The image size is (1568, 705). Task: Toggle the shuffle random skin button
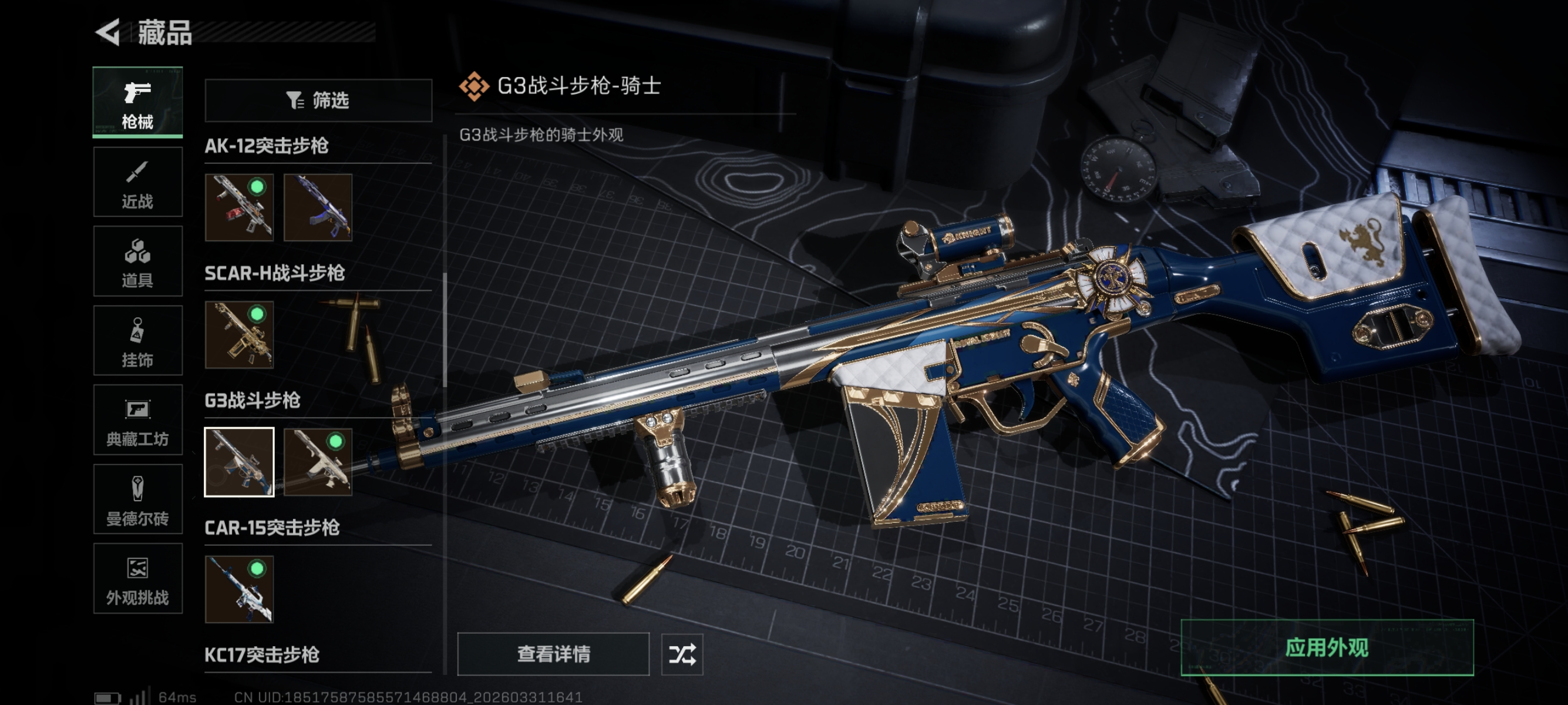pos(682,654)
